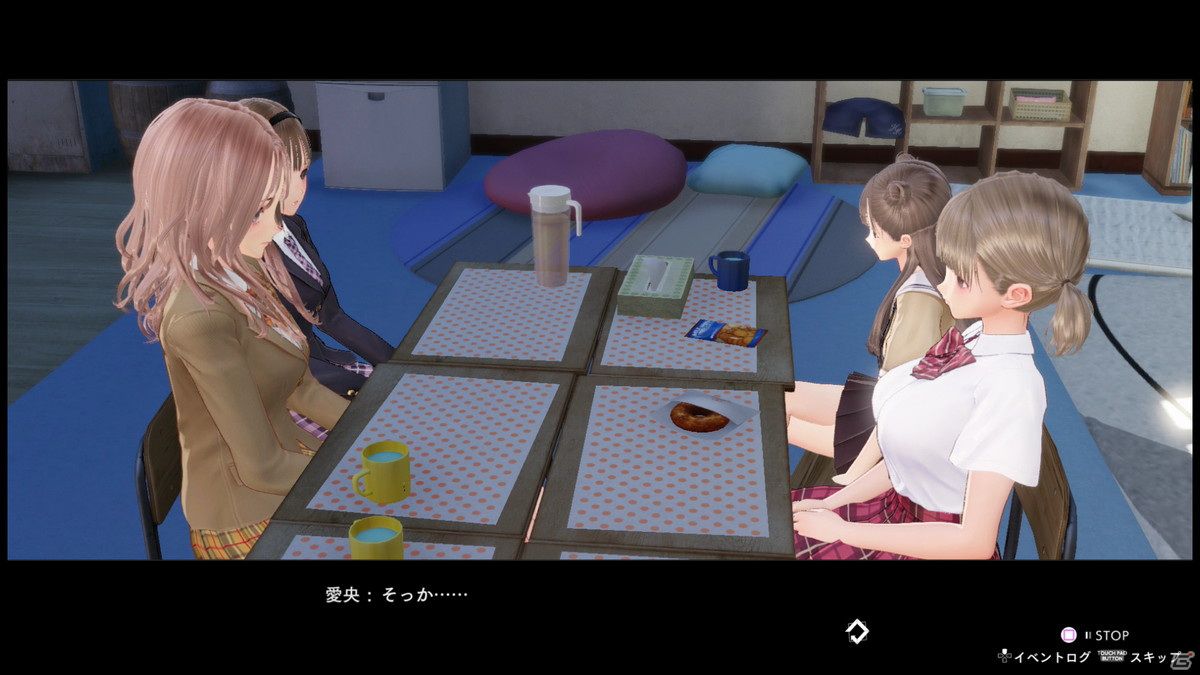Click the dialogue advance arrow icon
1200x675 pixels.
click(x=857, y=631)
